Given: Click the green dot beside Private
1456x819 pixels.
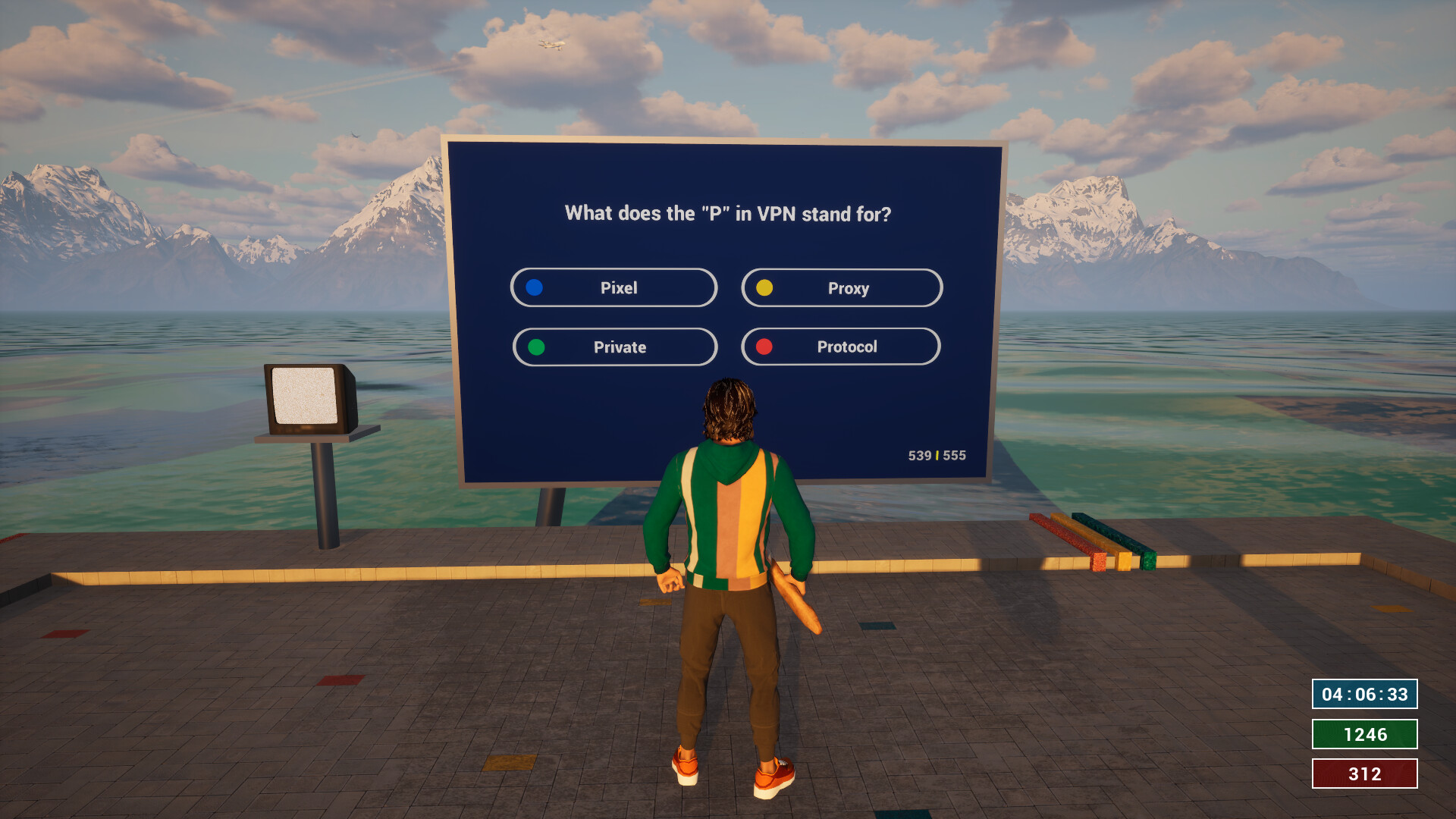Looking at the screenshot, I should (535, 347).
